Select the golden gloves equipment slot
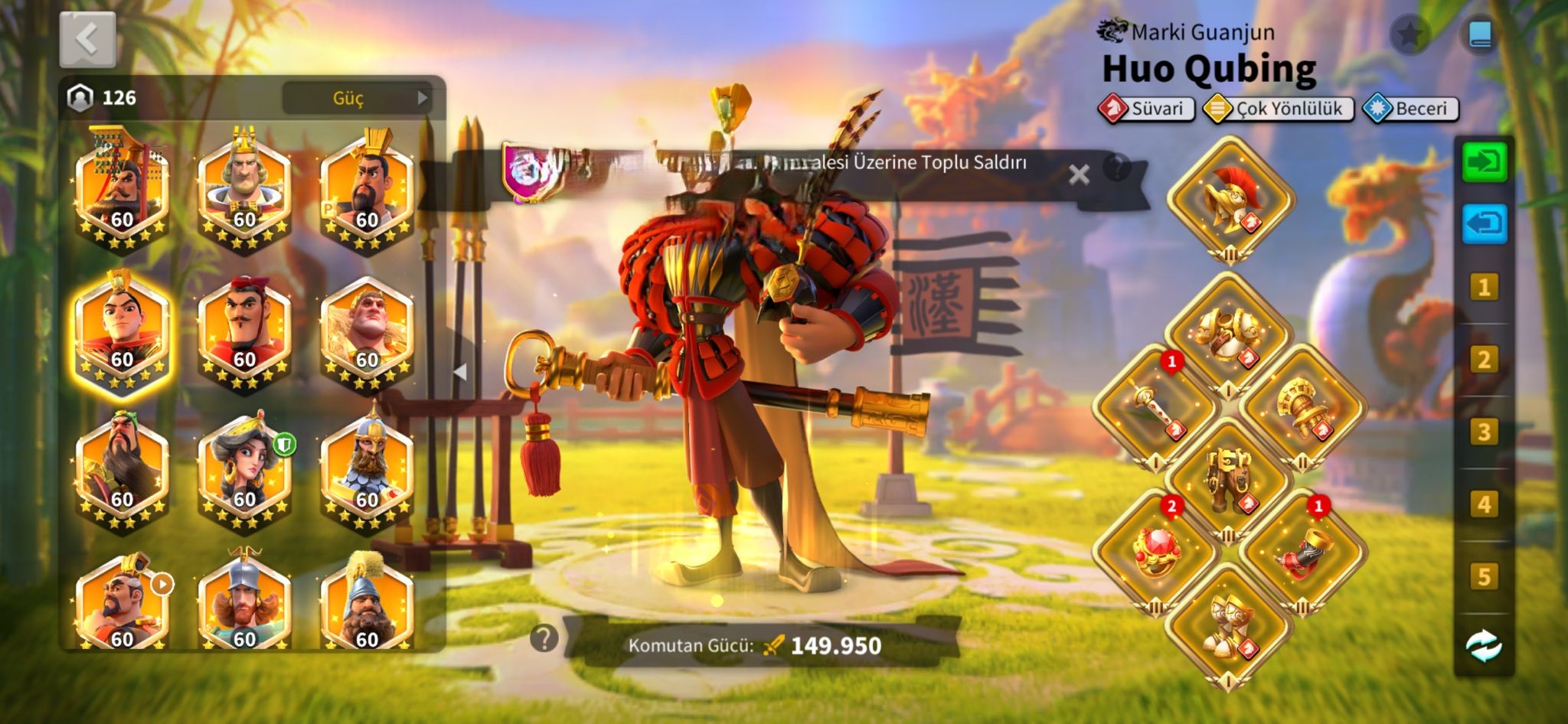Image resolution: width=1568 pixels, height=724 pixels. (x=1302, y=407)
